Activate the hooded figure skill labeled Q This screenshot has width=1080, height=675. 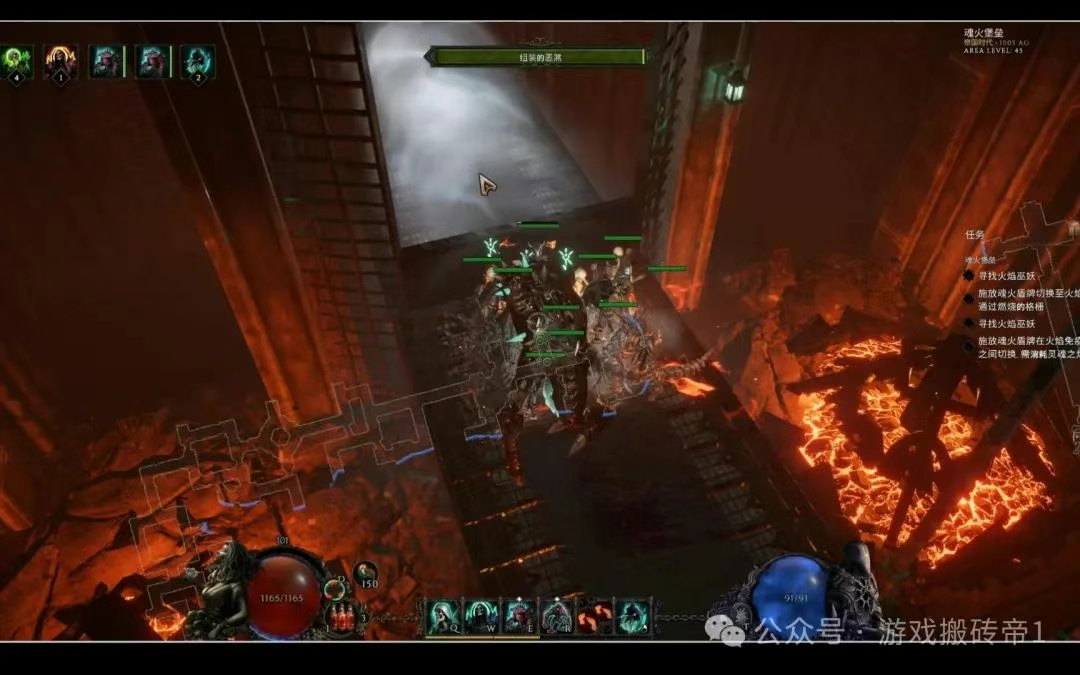click(442, 616)
